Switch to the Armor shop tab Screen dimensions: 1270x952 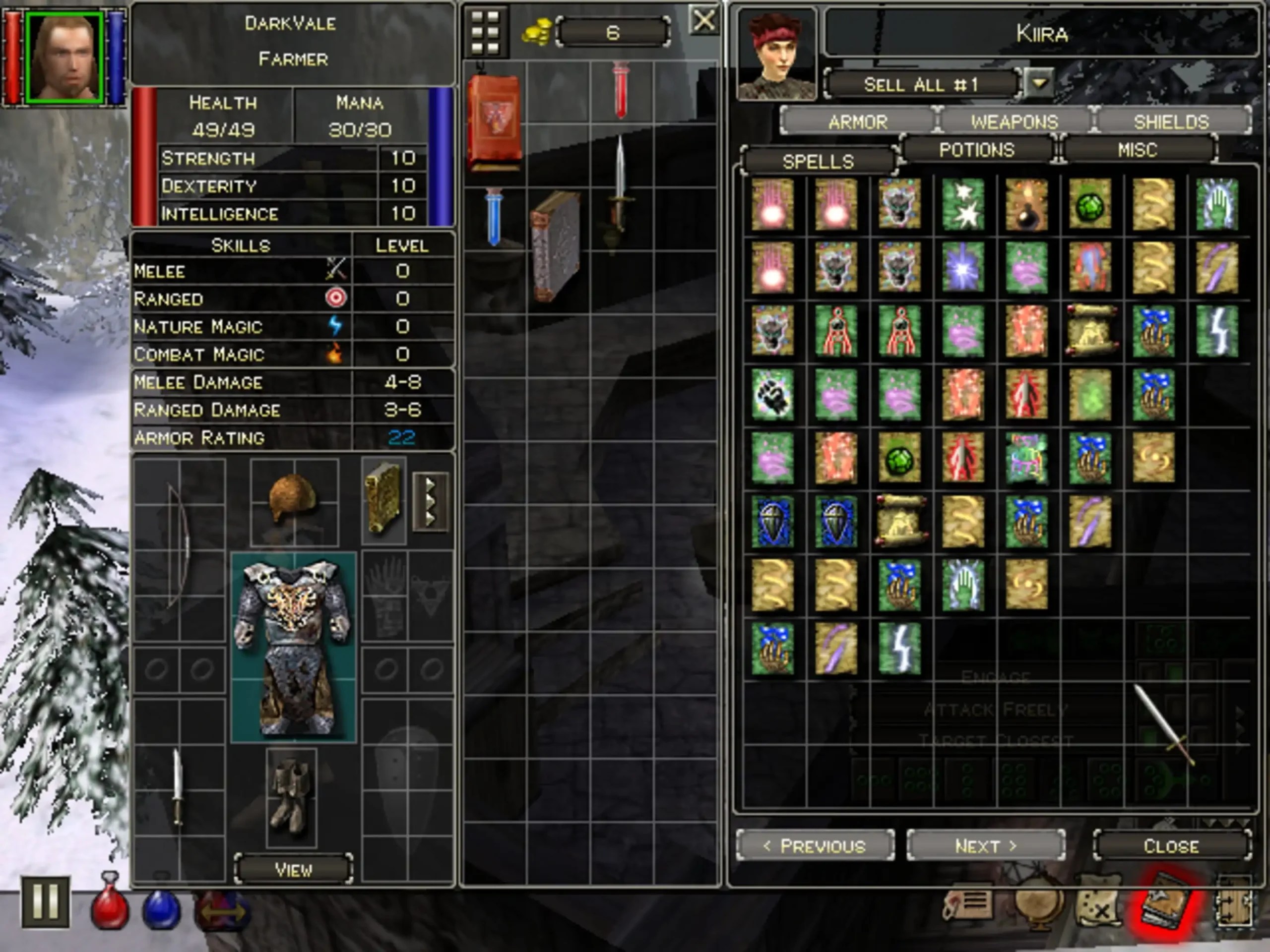tap(858, 121)
